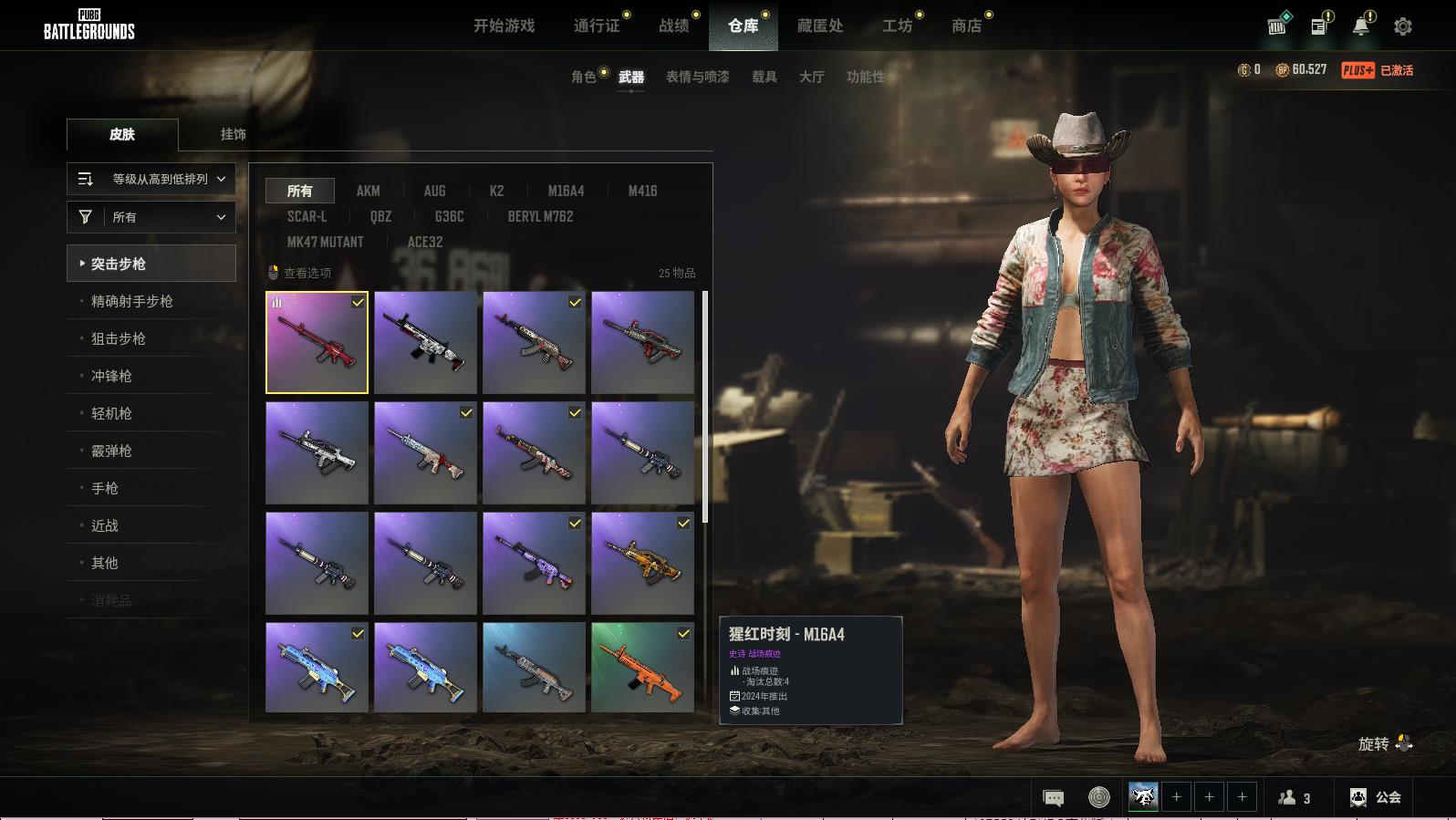
Task: Pick the orange rifle skin thumbnail
Action: [x=642, y=667]
